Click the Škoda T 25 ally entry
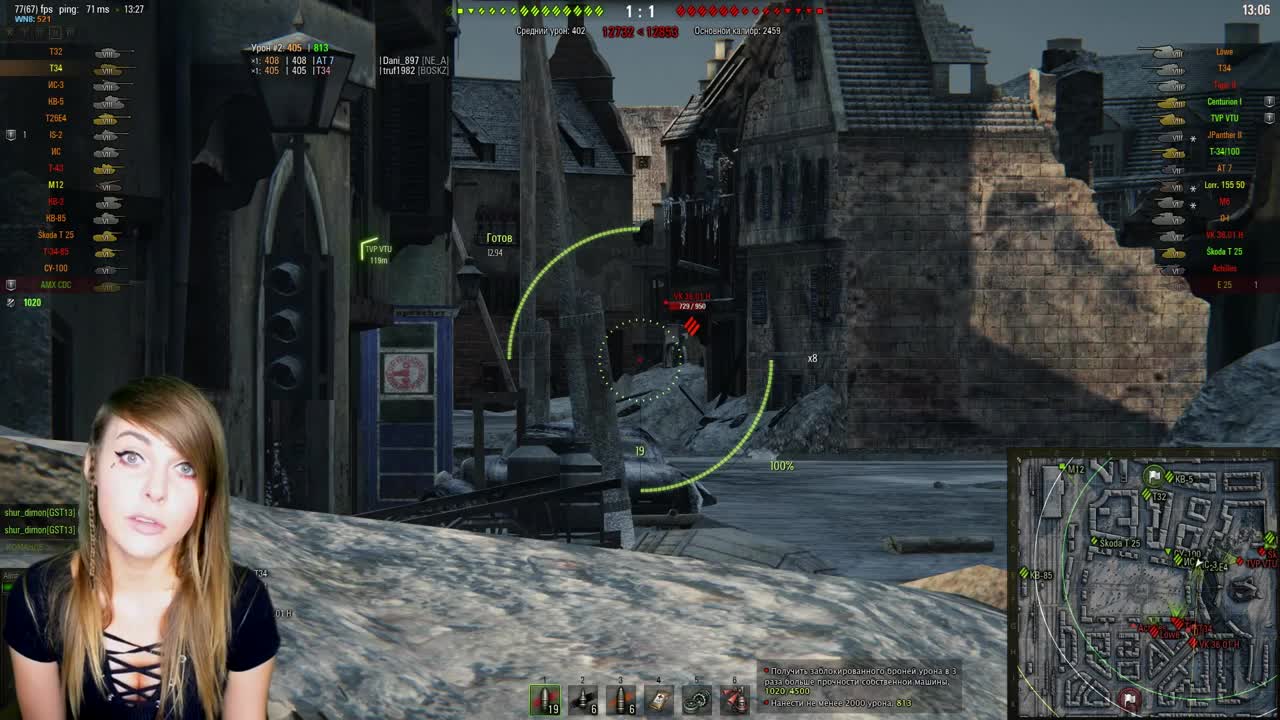Viewport: 1280px width, 720px height. pos(54,236)
